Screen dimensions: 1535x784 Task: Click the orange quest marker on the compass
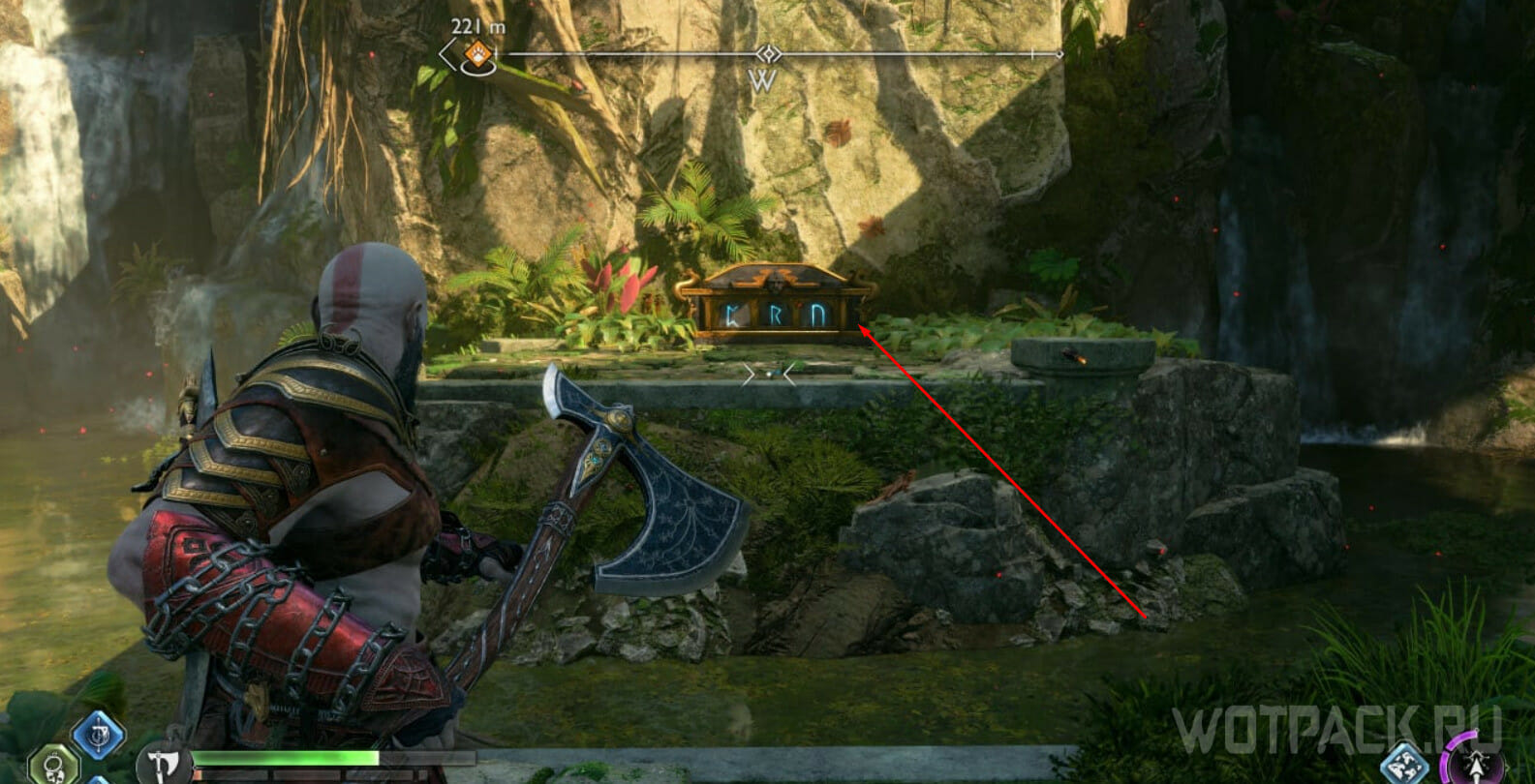476,54
